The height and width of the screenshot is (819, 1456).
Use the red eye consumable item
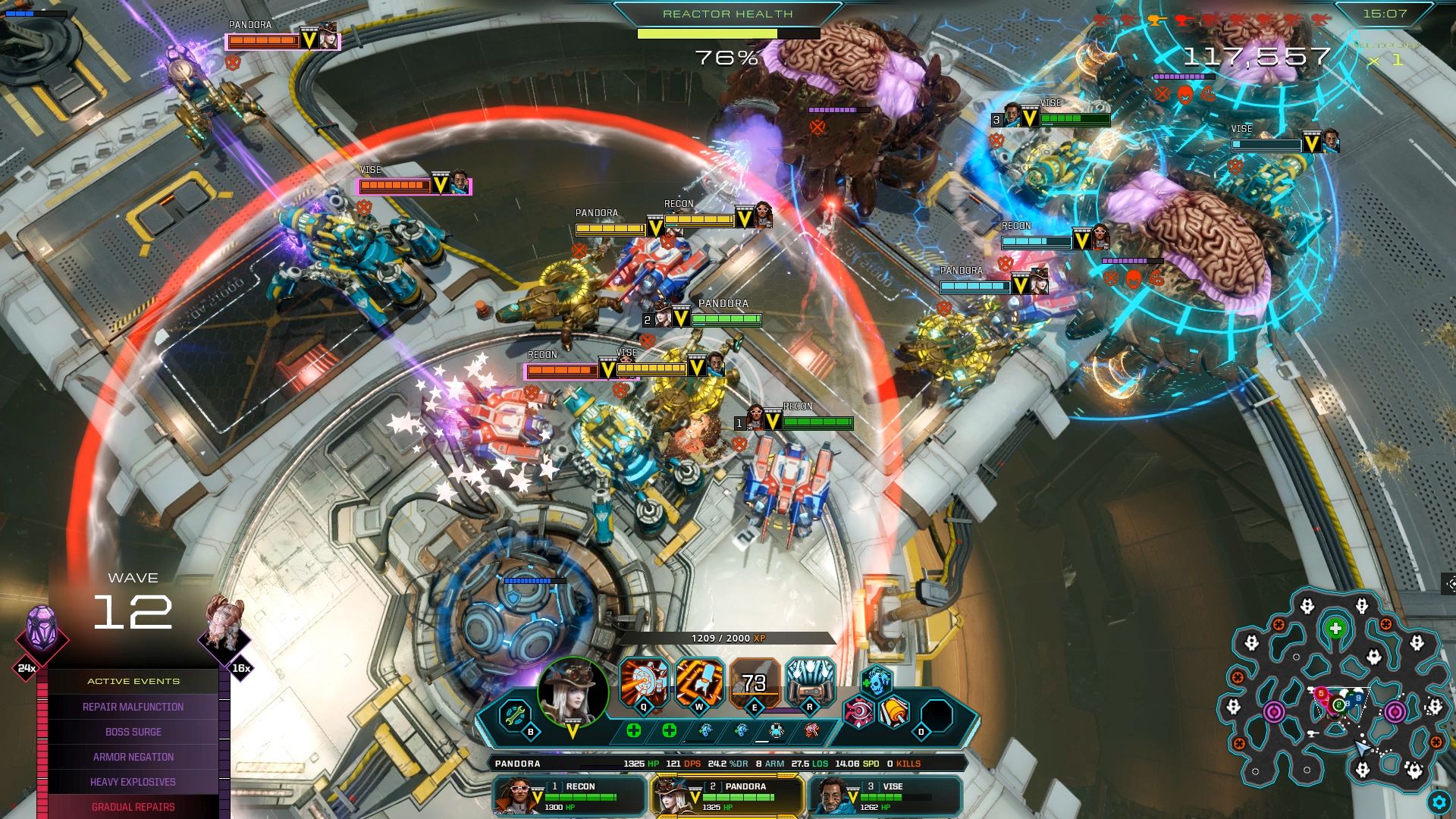(860, 713)
